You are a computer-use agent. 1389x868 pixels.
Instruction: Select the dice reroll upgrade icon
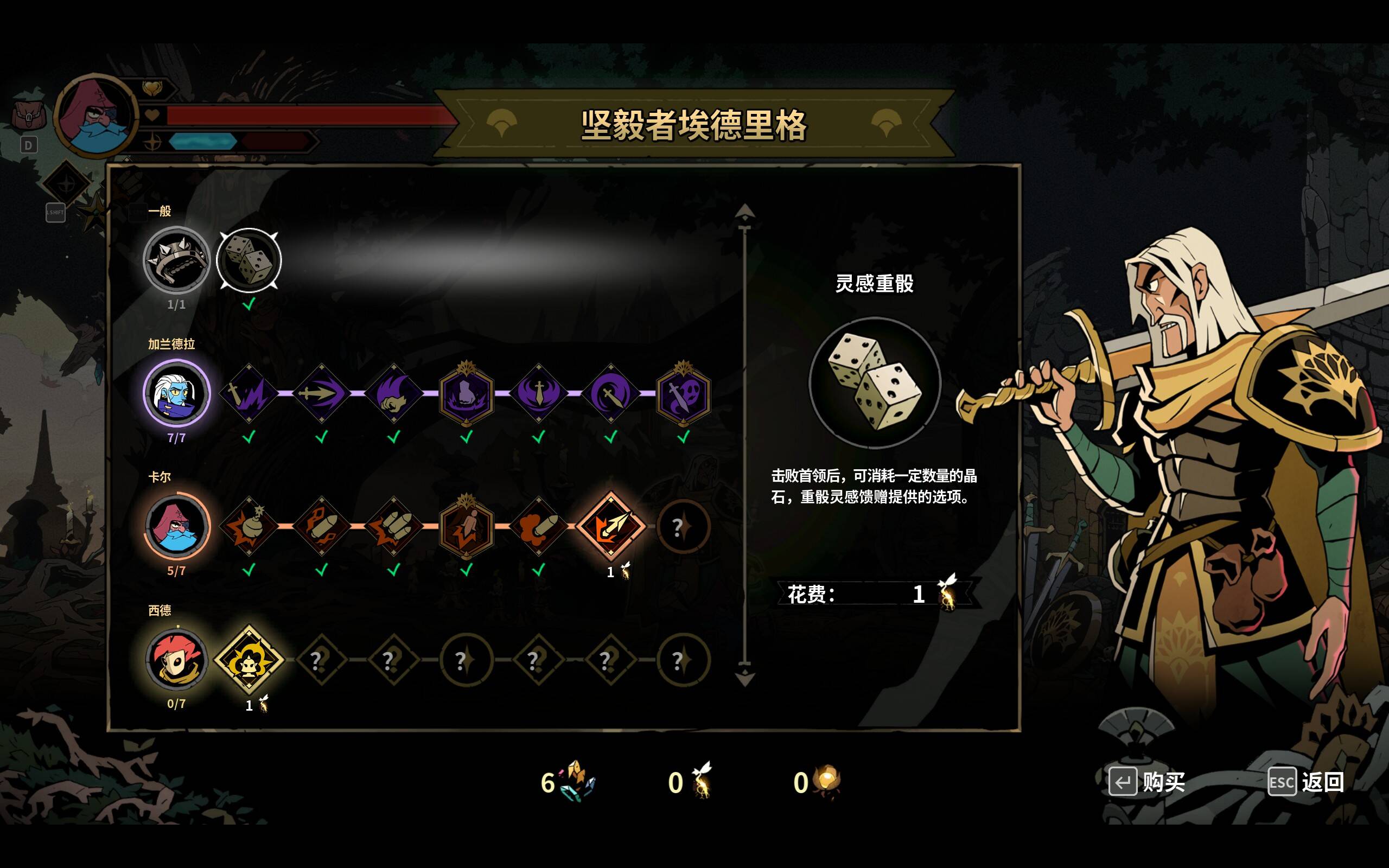click(x=249, y=260)
